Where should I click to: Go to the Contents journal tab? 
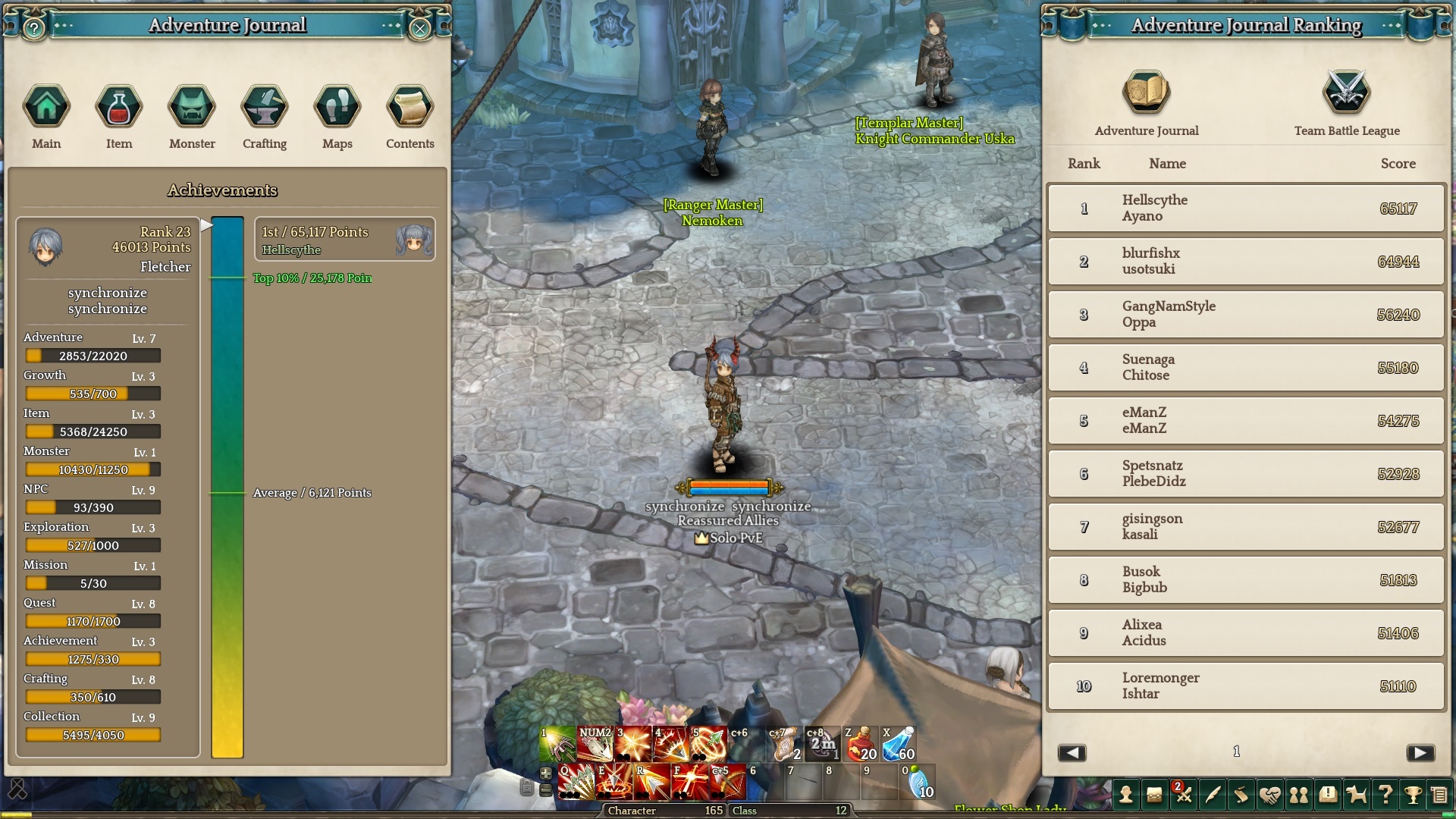(410, 107)
